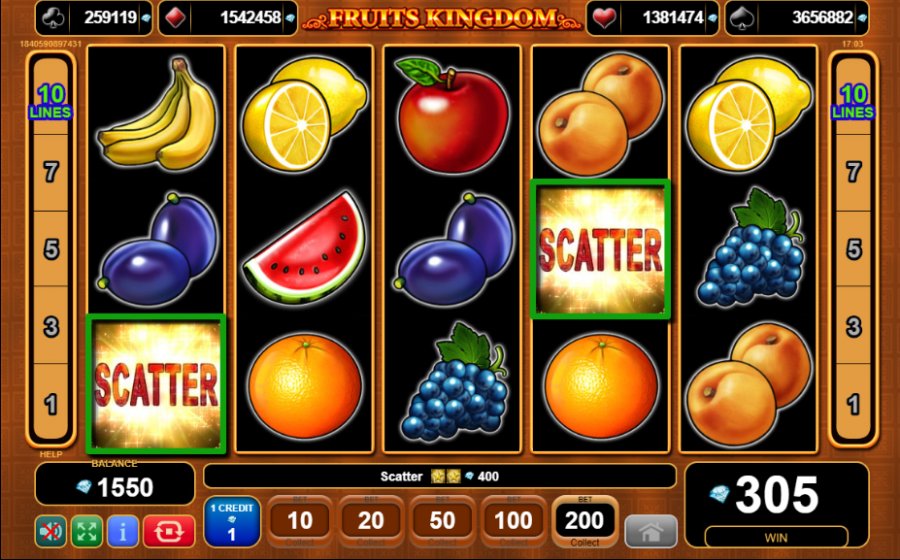The width and height of the screenshot is (900, 560).
Task: Click the gray home button
Action: click(650, 531)
